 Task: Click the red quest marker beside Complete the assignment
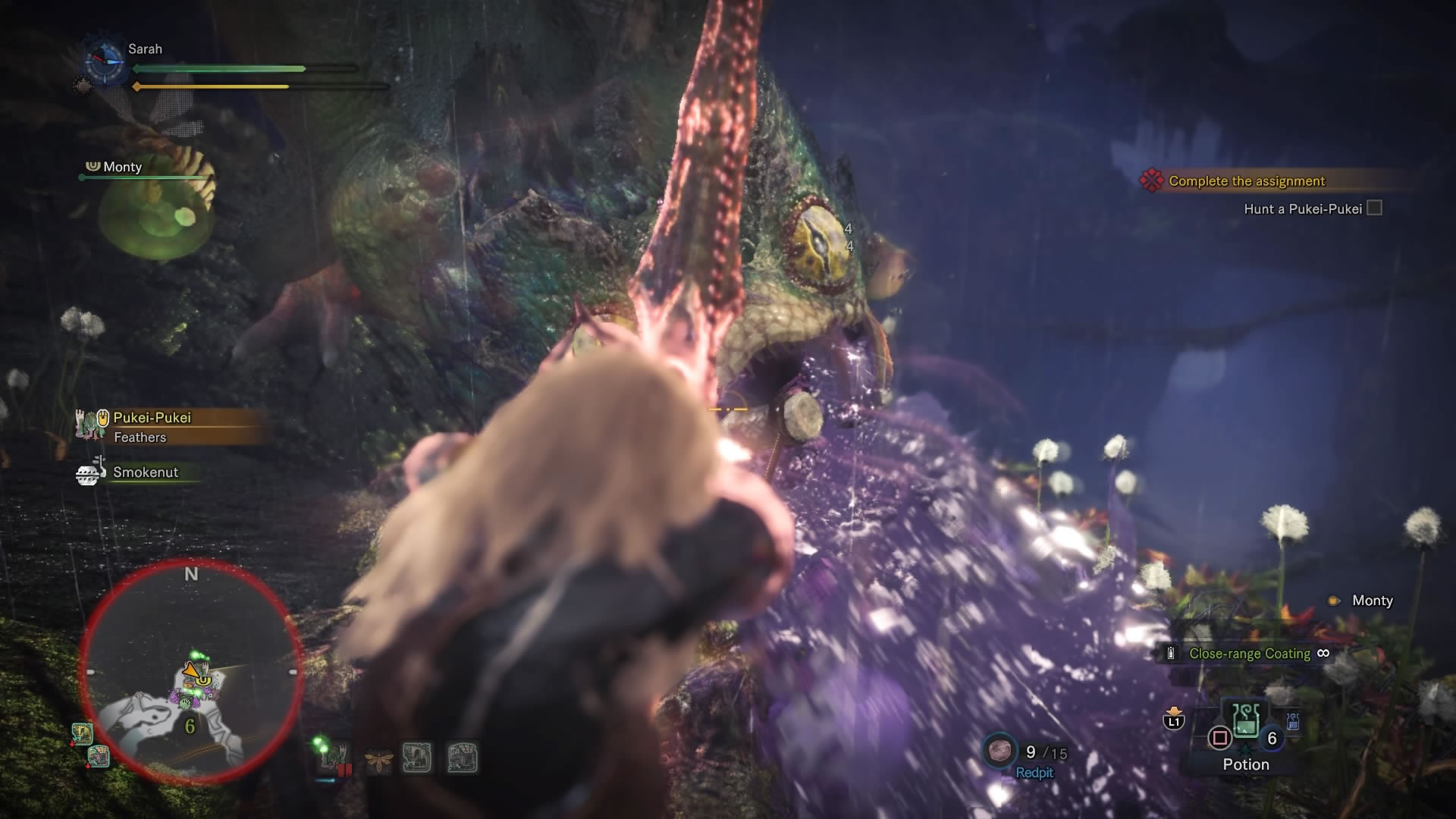[1151, 180]
